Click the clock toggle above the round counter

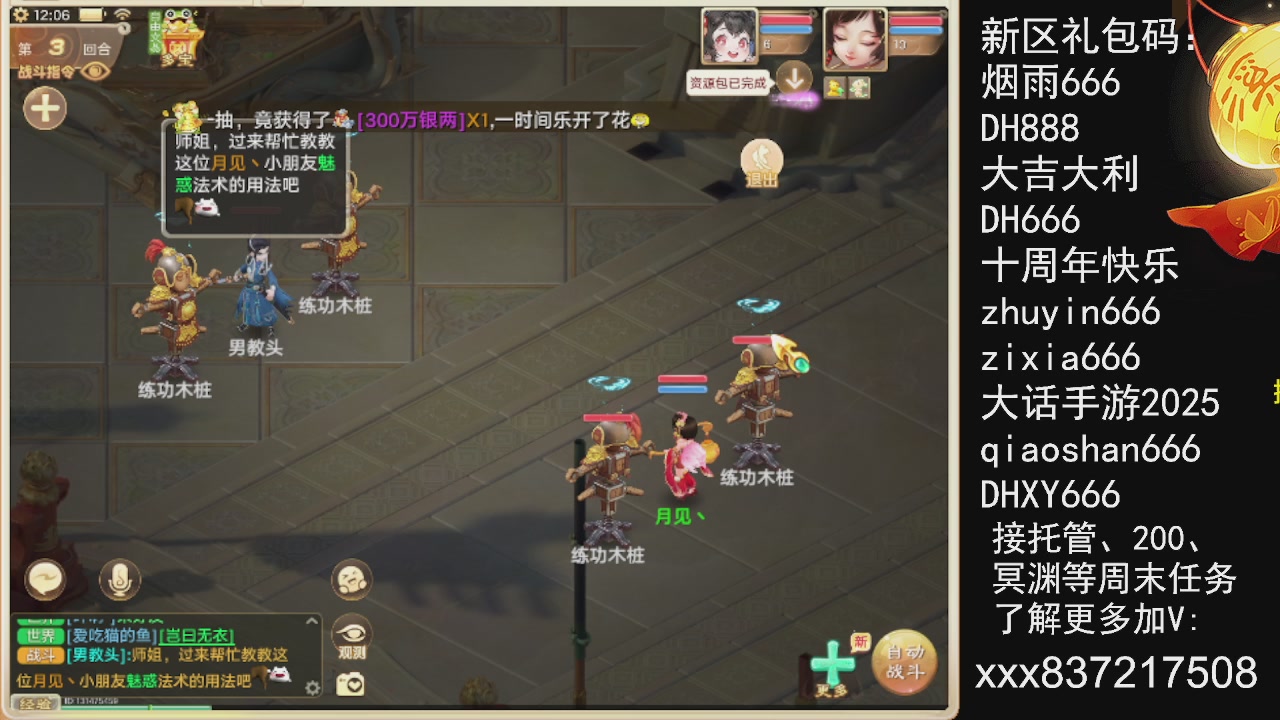pos(124,28)
